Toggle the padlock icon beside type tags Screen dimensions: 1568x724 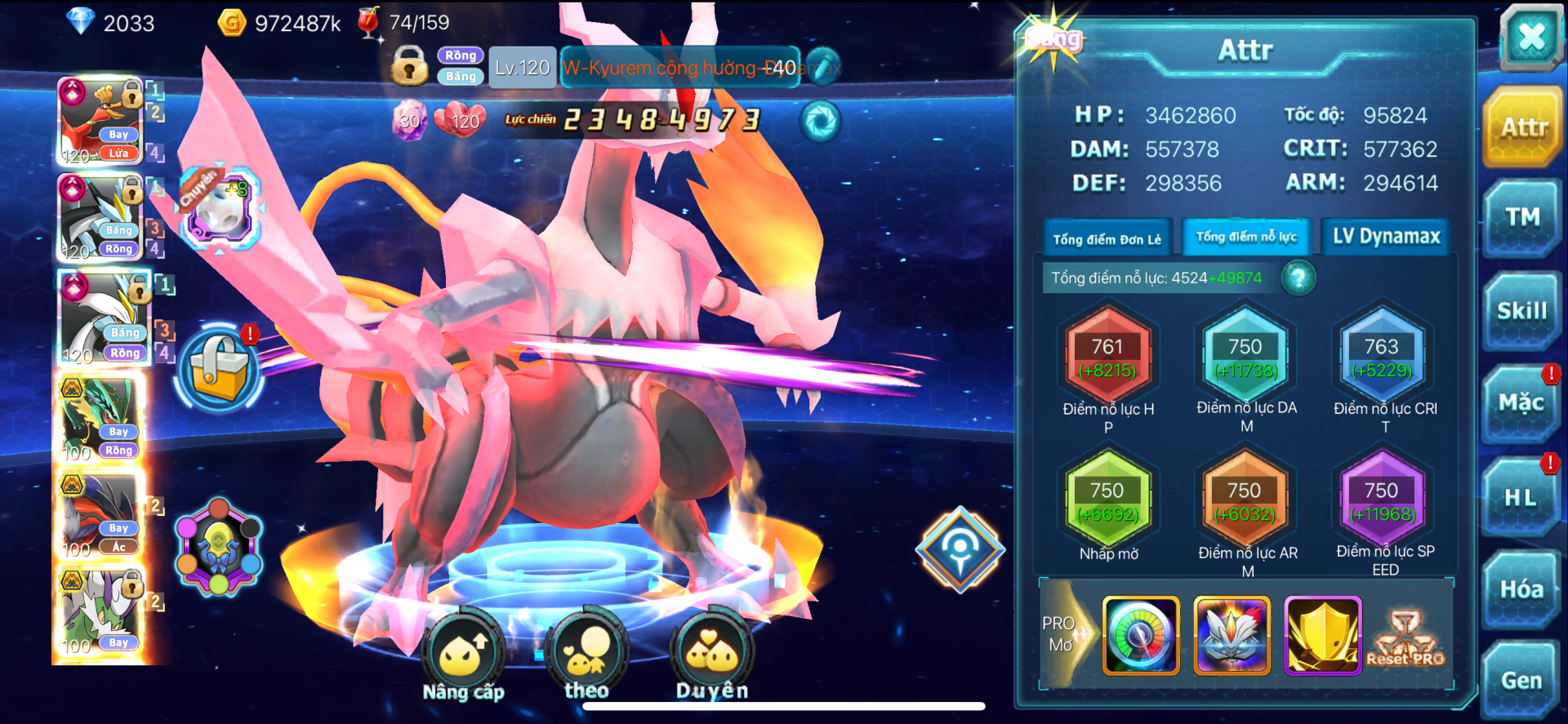pos(409,65)
